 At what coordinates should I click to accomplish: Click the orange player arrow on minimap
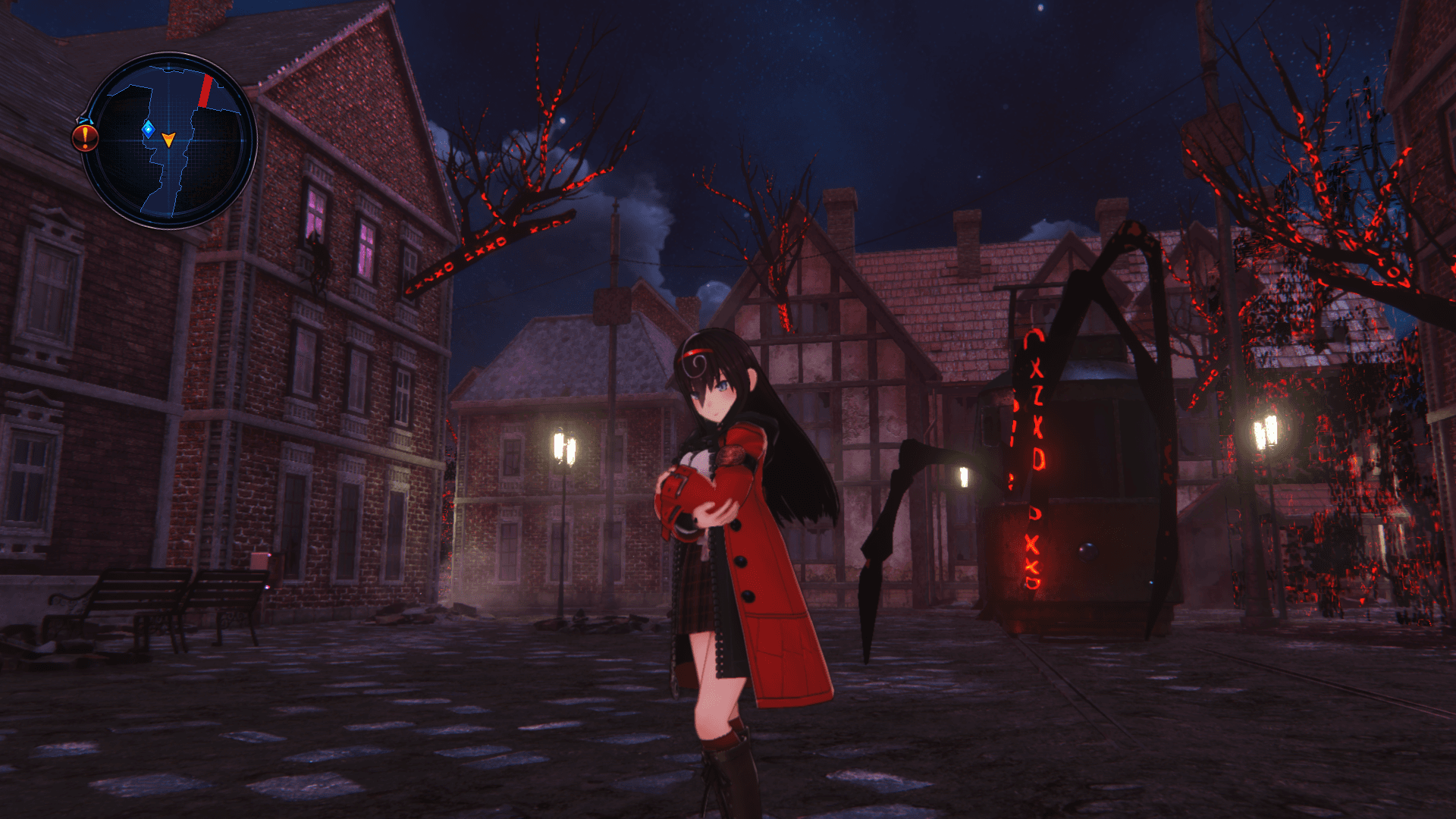coord(168,140)
